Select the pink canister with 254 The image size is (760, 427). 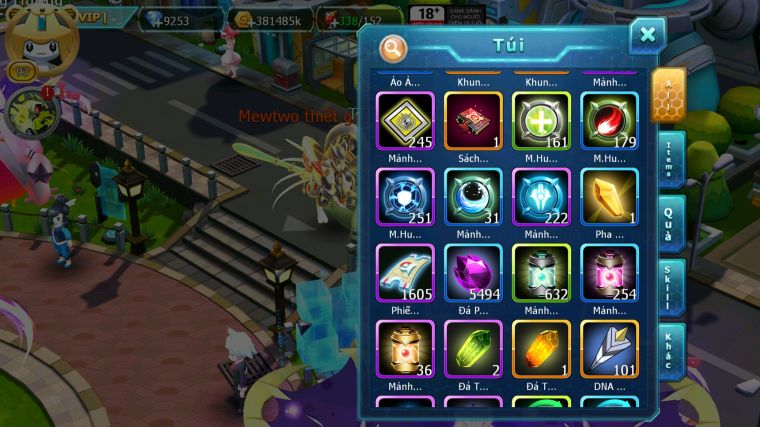click(609, 273)
